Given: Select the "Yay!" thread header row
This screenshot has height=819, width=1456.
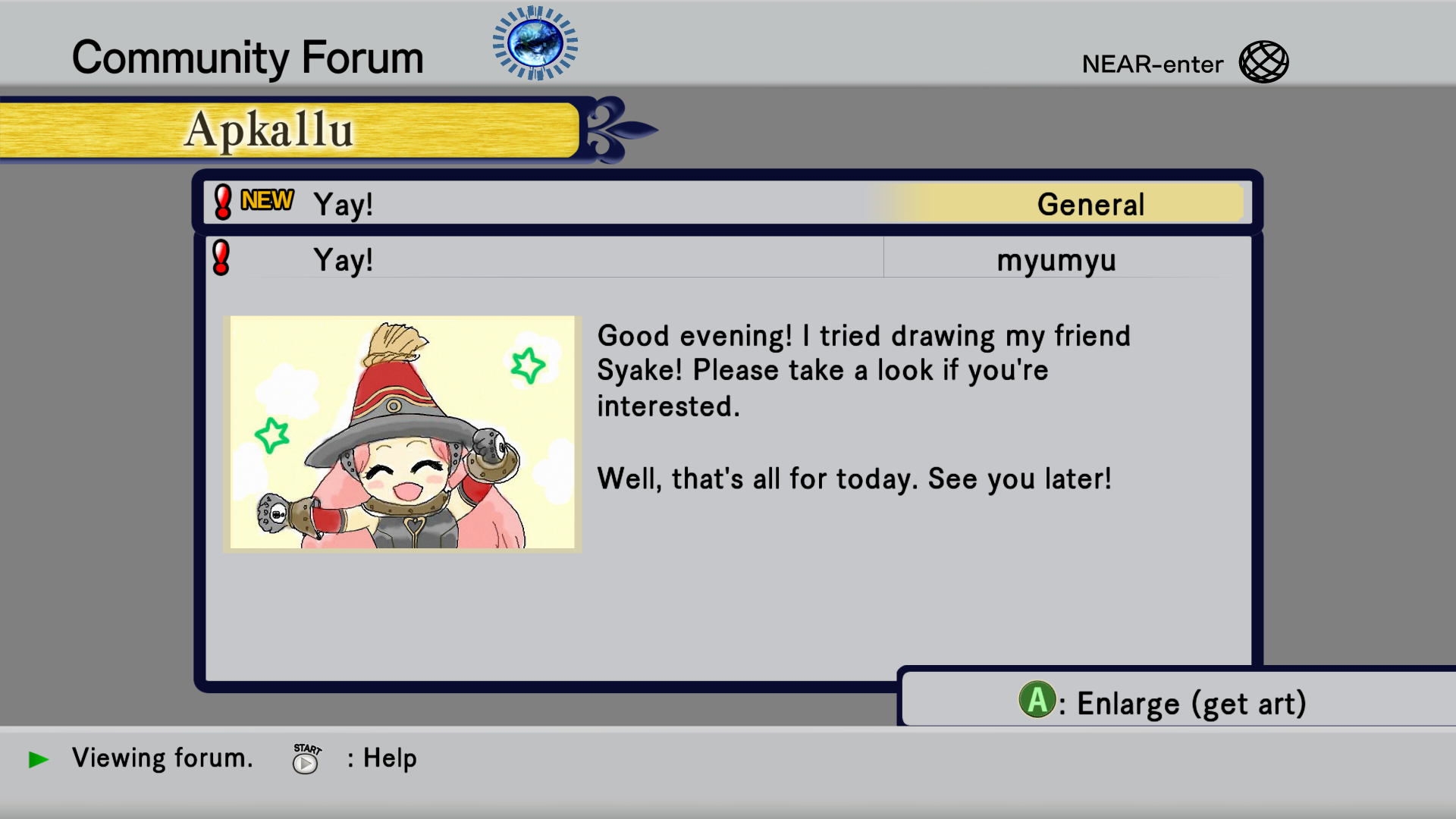Looking at the screenshot, I should tap(531, 204).
